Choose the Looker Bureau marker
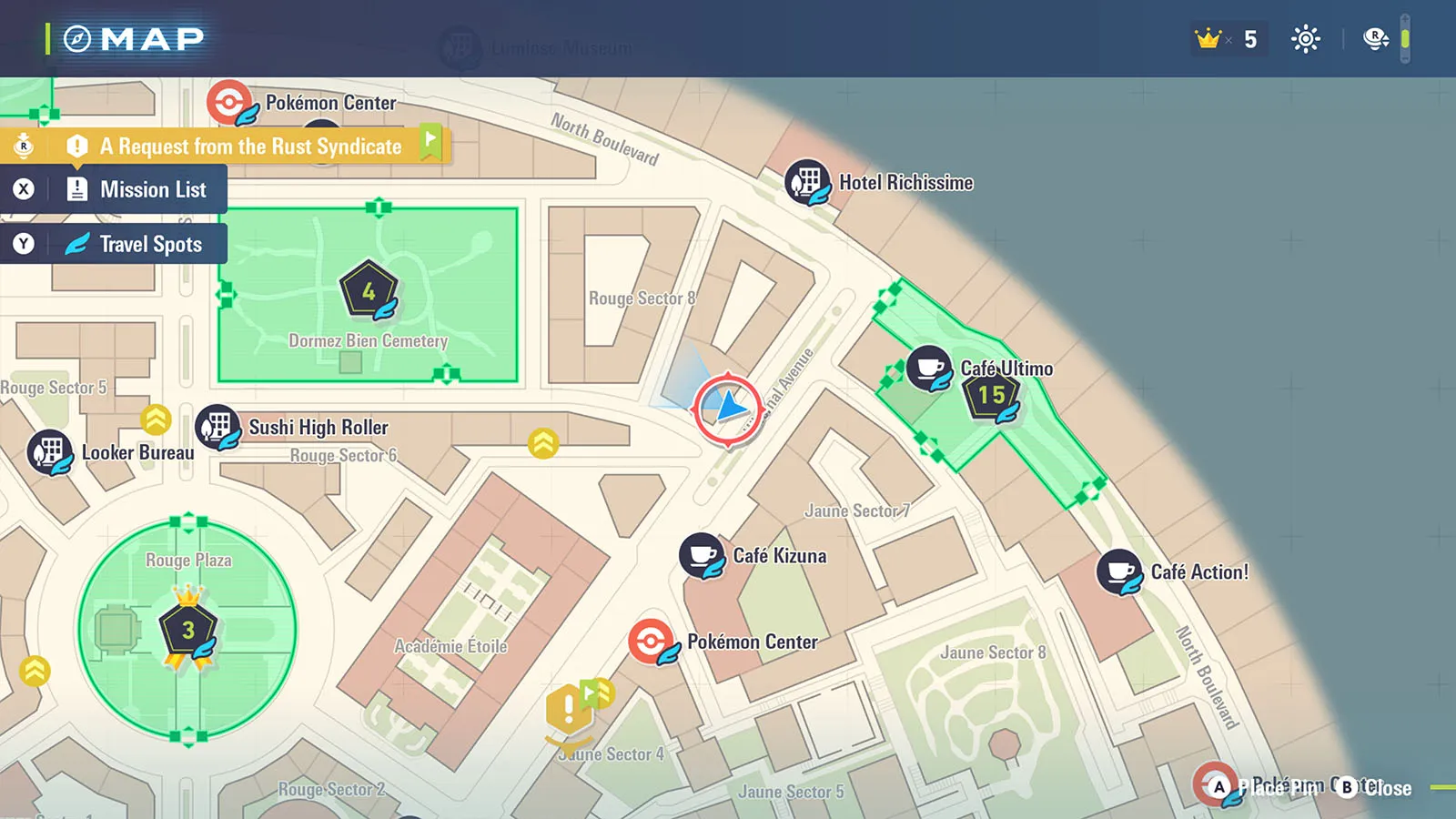Image resolution: width=1456 pixels, height=819 pixels. (x=50, y=452)
